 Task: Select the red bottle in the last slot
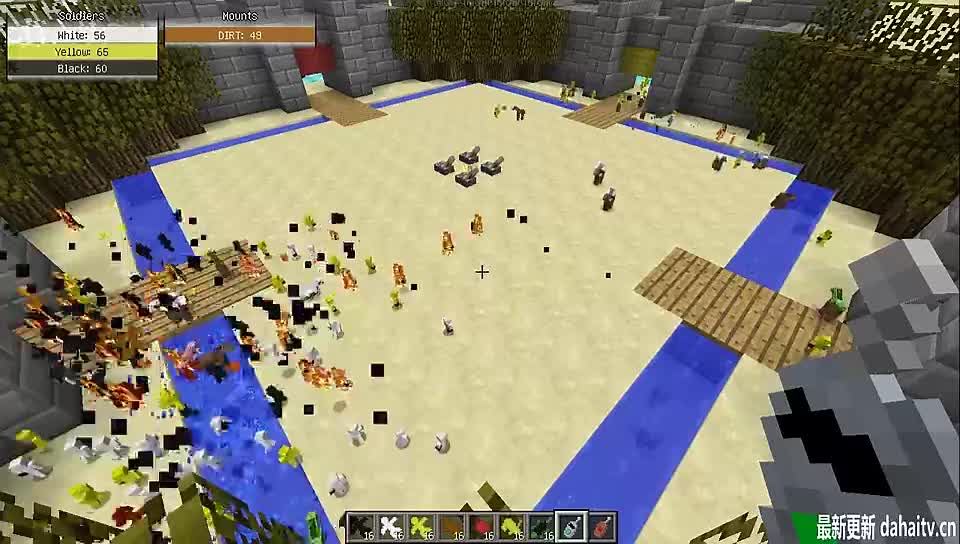(x=601, y=526)
